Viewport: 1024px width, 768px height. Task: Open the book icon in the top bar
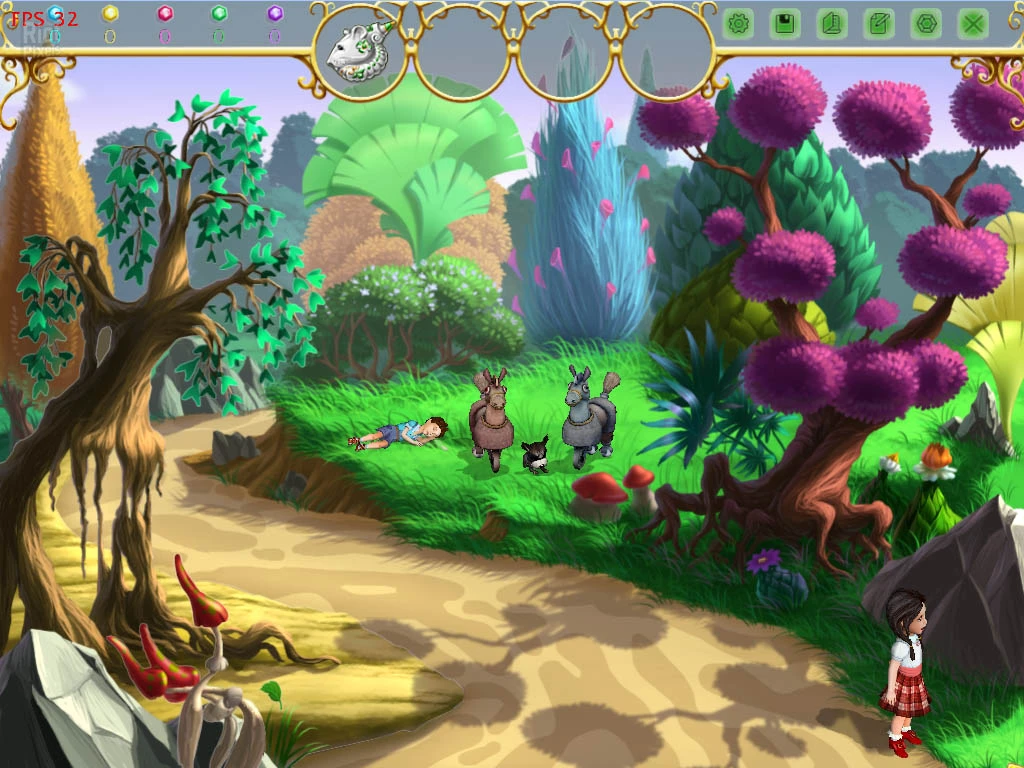[832, 24]
